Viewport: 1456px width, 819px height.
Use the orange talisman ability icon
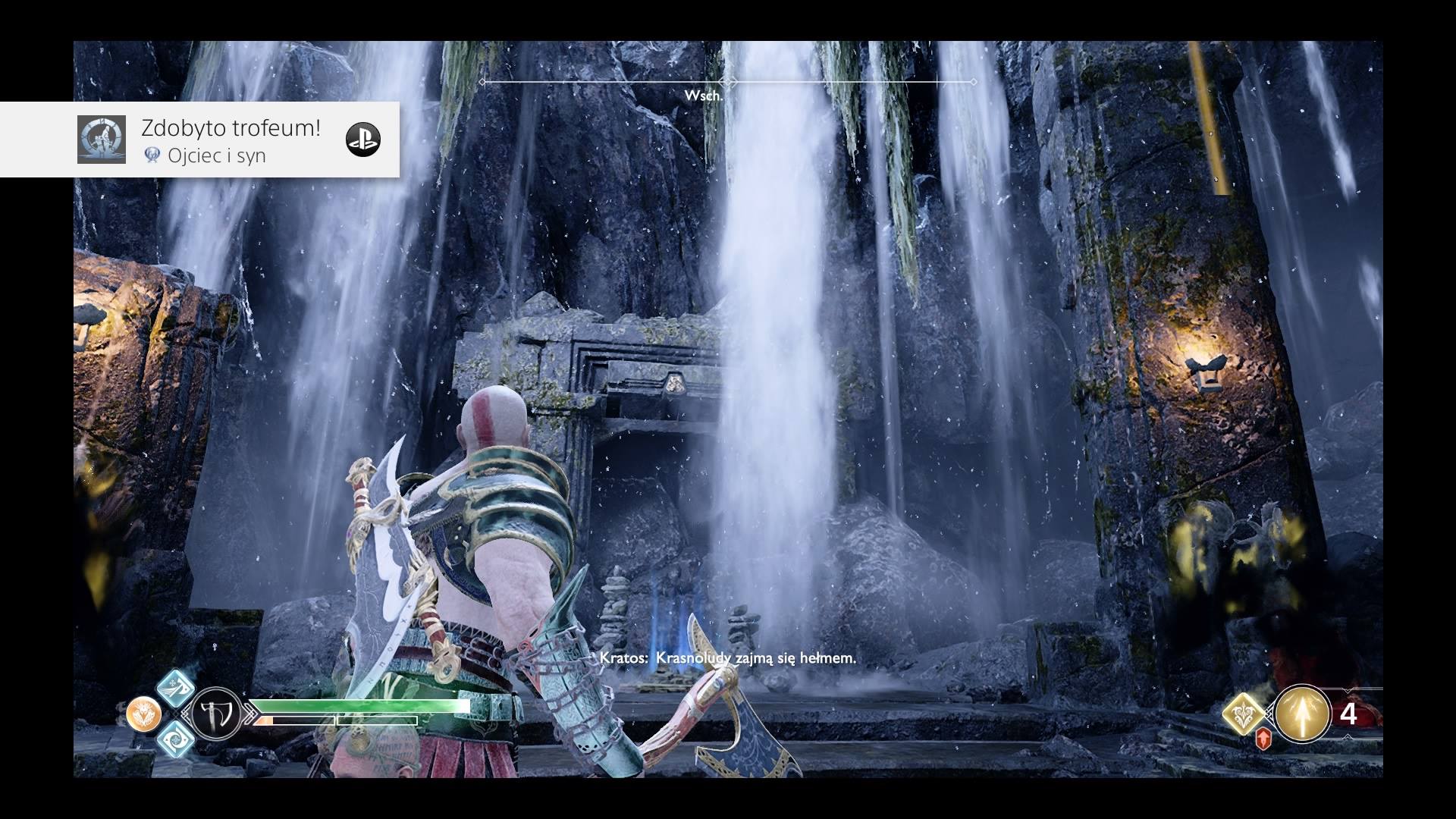143,714
